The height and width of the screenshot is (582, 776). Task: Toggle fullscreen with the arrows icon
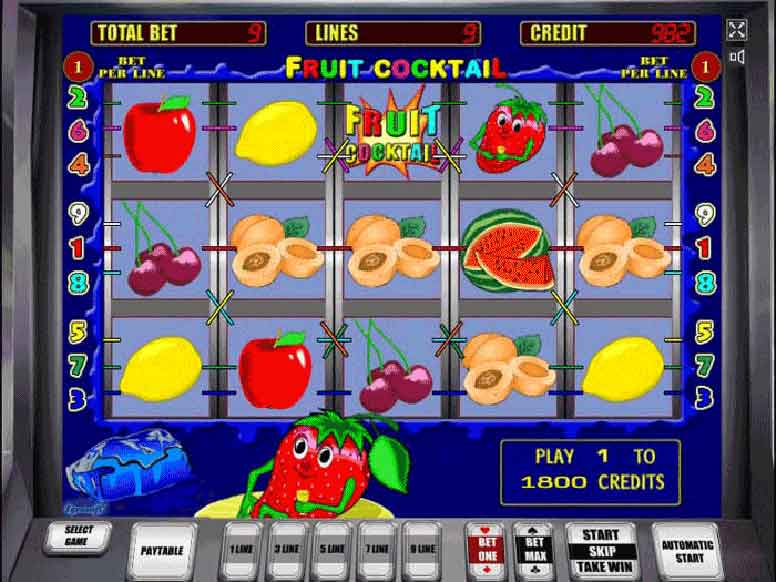(737, 30)
